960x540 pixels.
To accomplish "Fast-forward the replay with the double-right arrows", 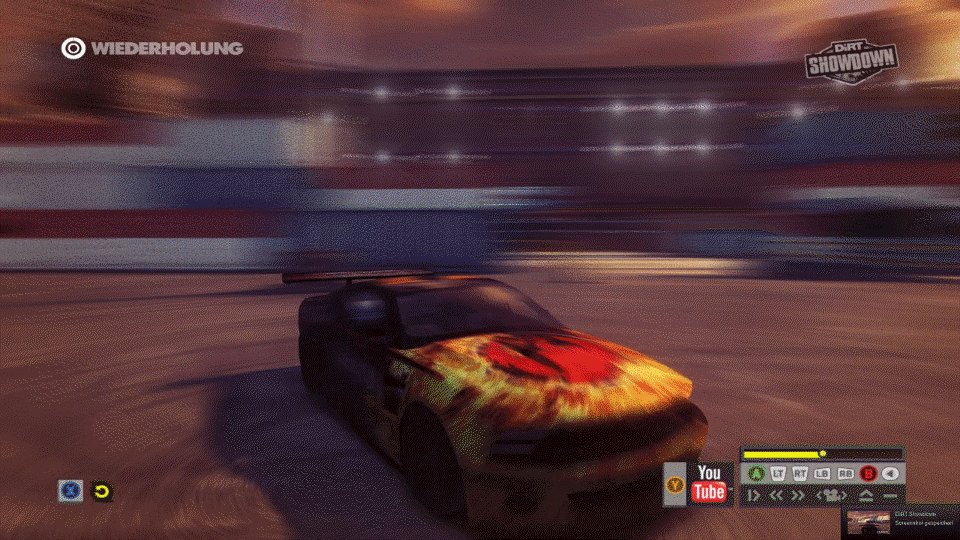I will (x=798, y=495).
